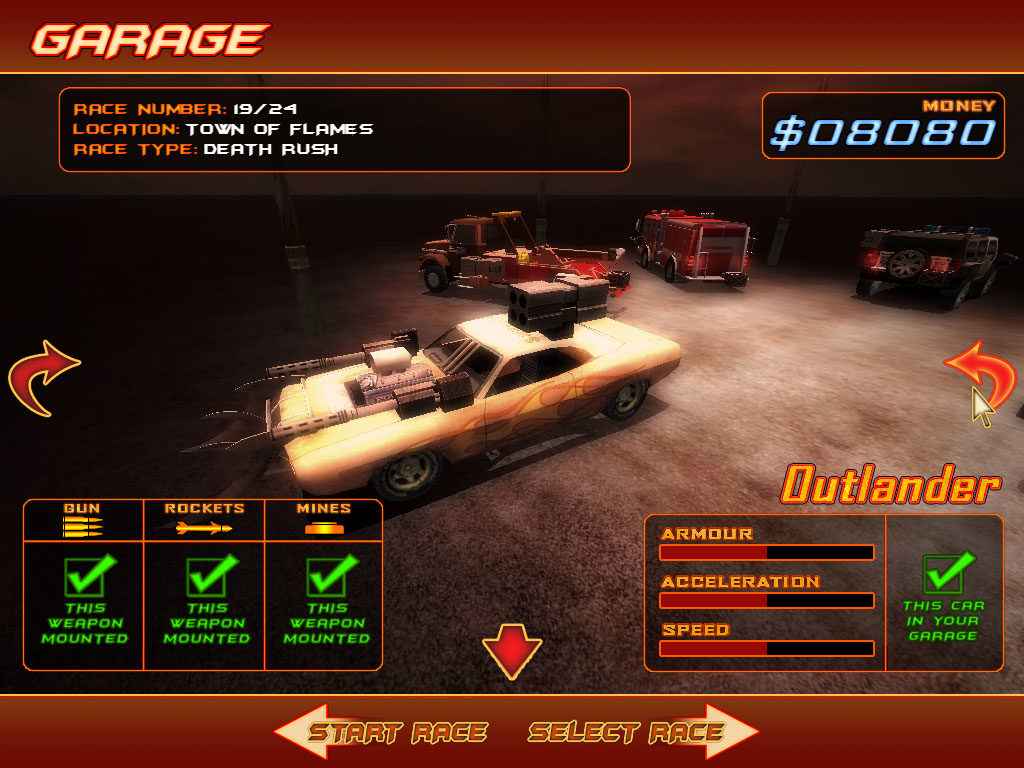1024x768 pixels.
Task: Toggle the Rockets weapon mounted checkbox
Action: click(206, 576)
